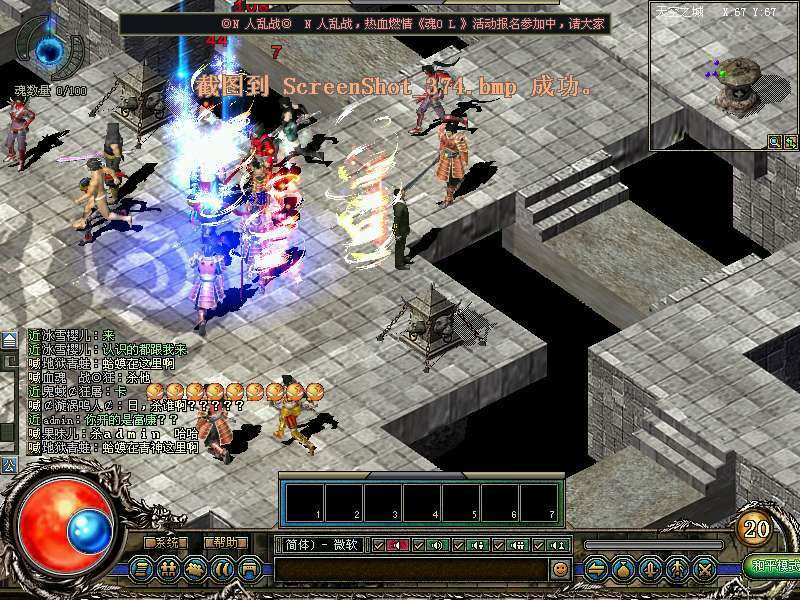800x600 pixels.
Task: Click the sword icon round button
Action: tap(650, 568)
